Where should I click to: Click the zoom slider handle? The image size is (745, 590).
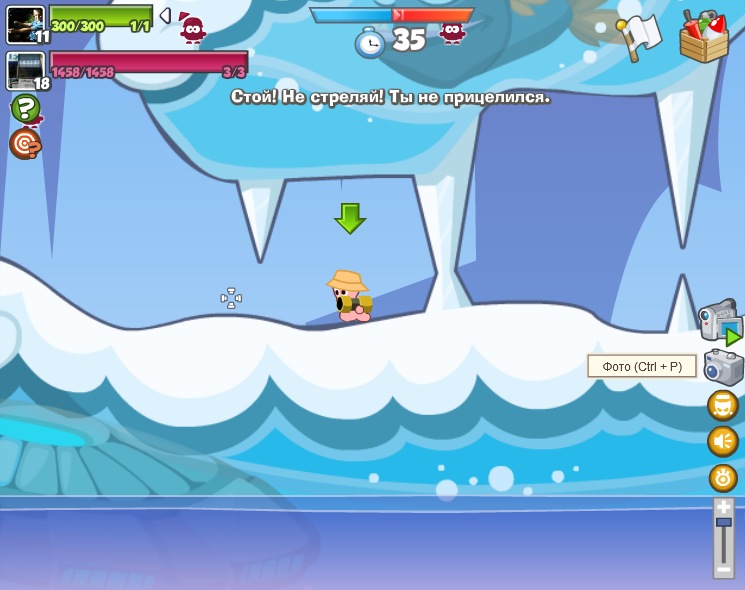(x=723, y=522)
